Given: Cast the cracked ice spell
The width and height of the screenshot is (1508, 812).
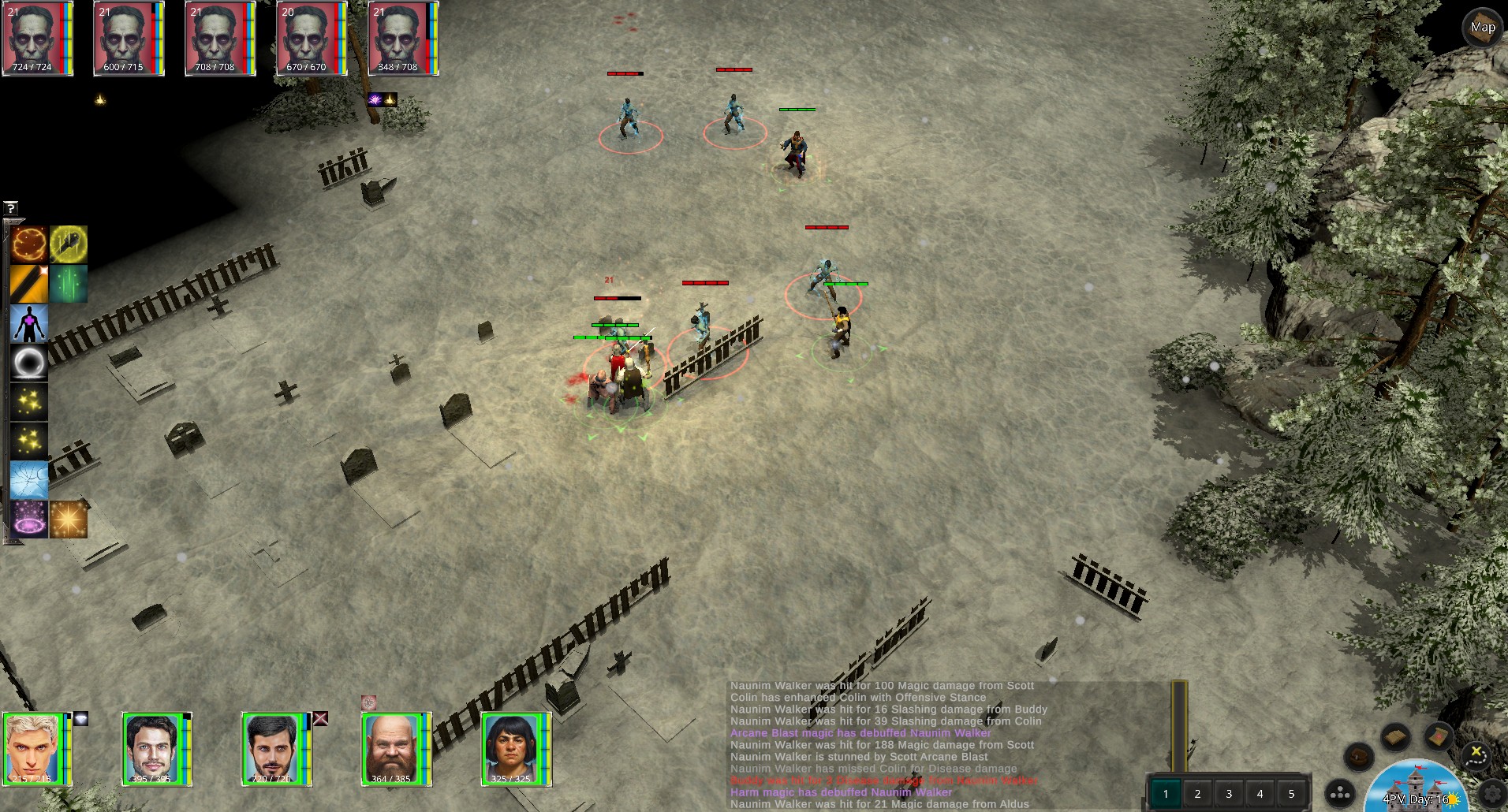Looking at the screenshot, I should [x=29, y=480].
